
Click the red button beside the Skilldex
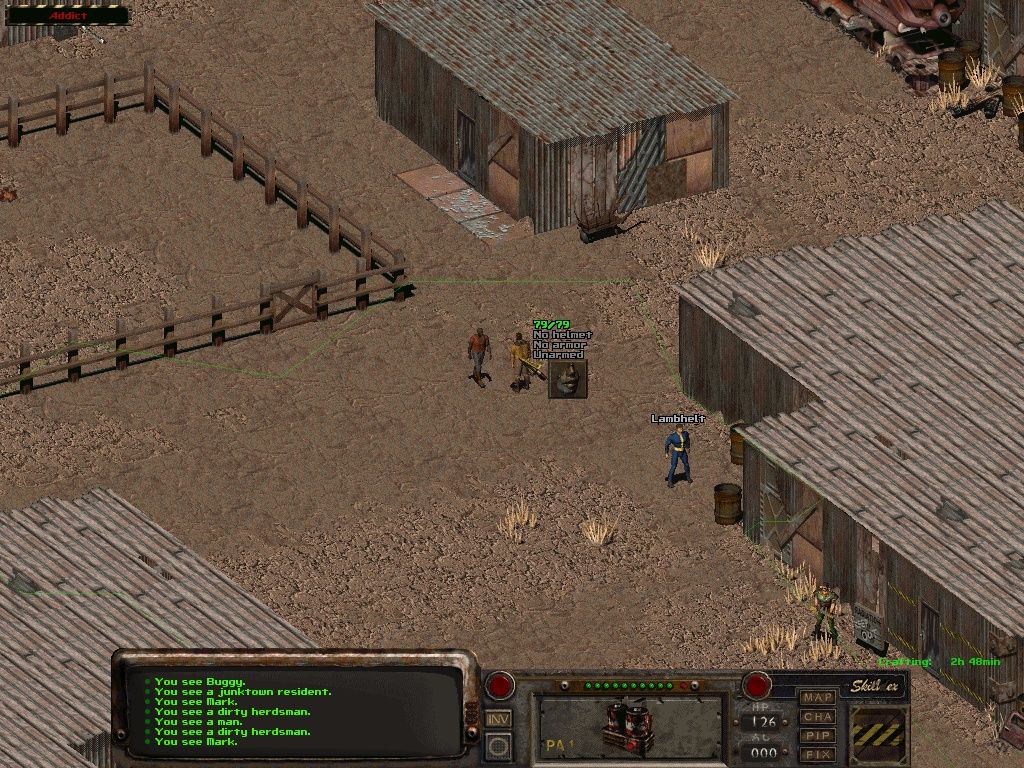click(756, 686)
